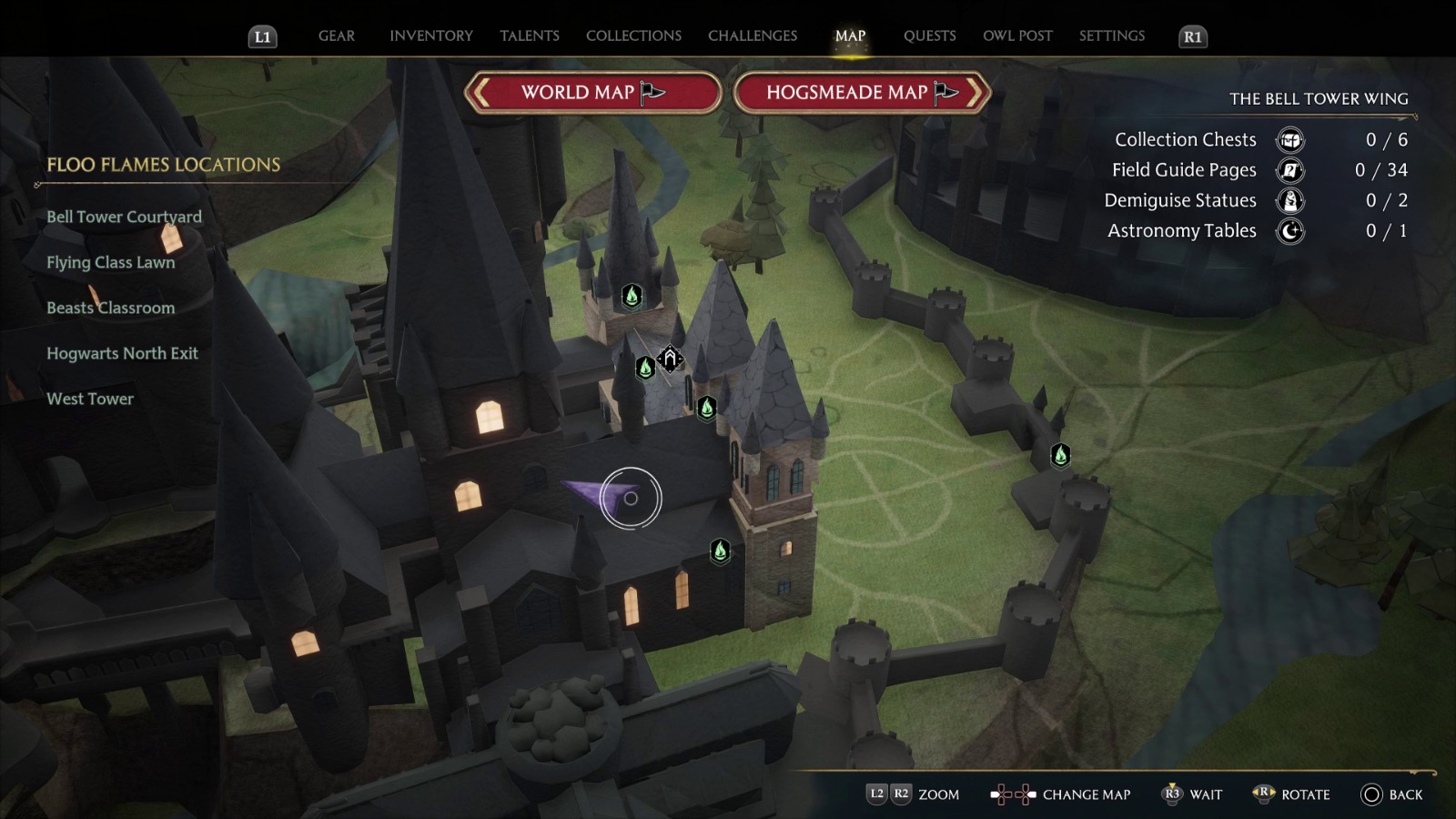Click the Floo Flame marker below the bell tower
1456x819 pixels.
tap(718, 550)
